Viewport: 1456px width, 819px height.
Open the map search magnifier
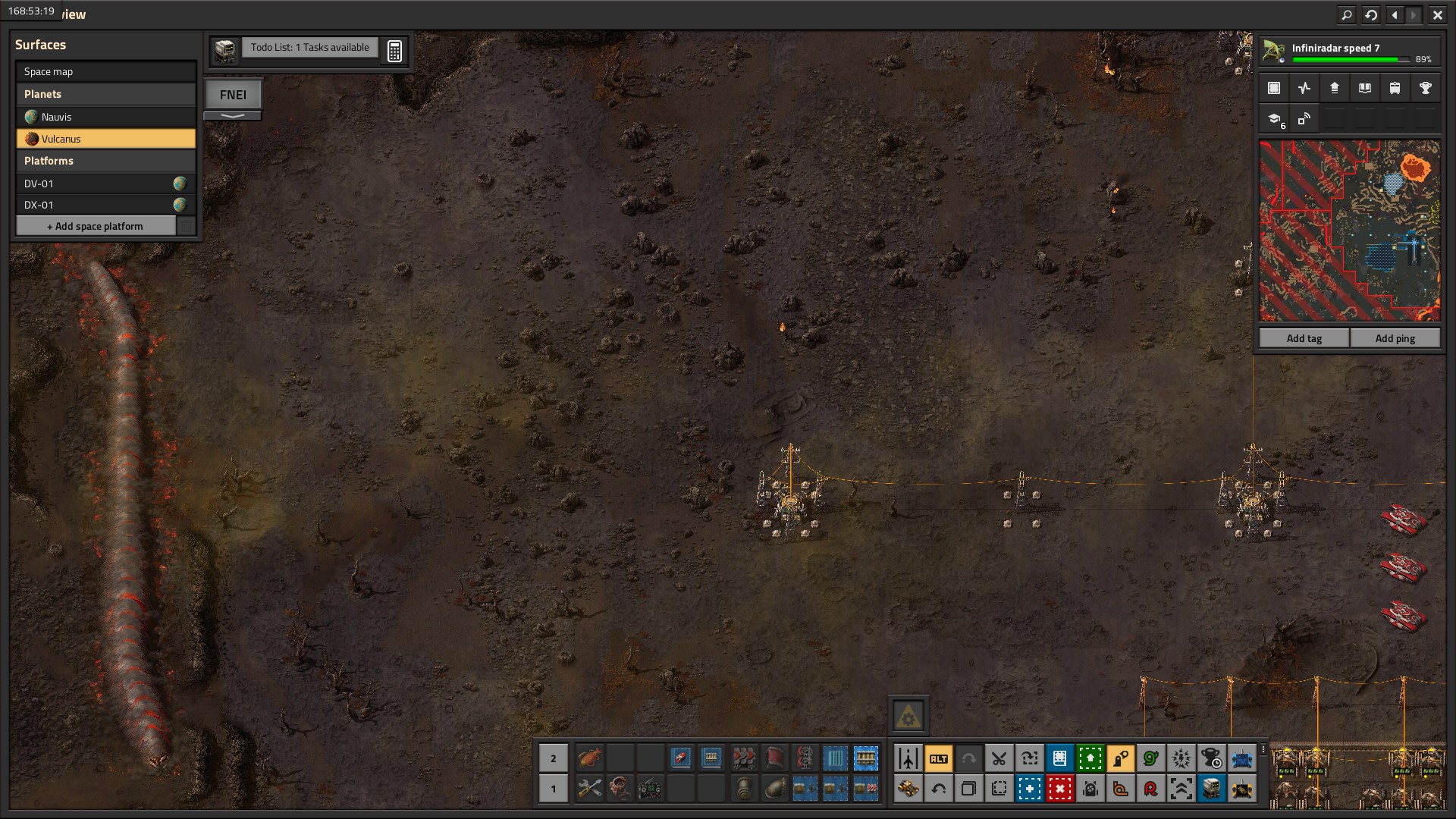pyautogui.click(x=1347, y=14)
